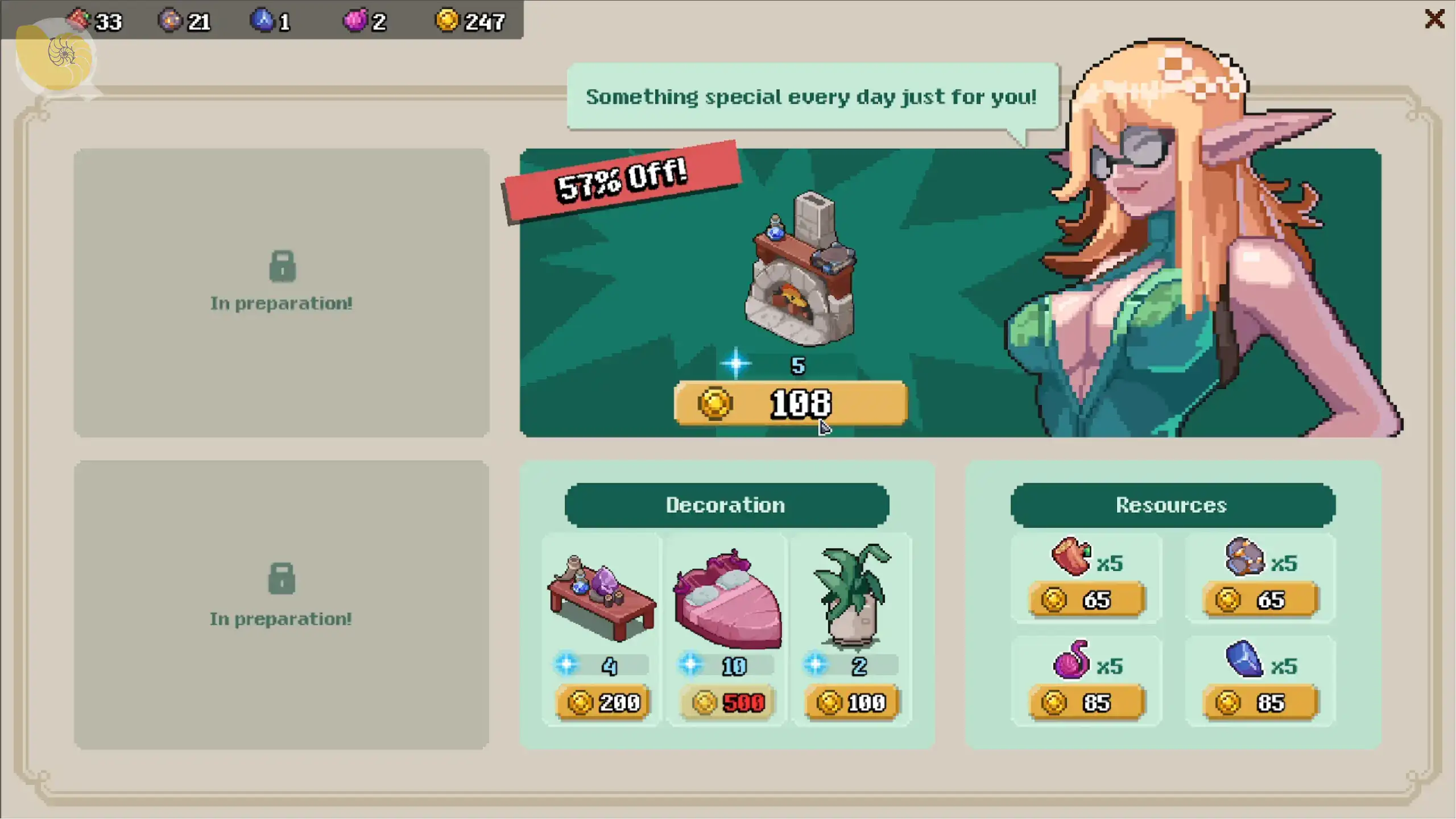This screenshot has width=1456, height=819.
Task: Close the shop with the X button
Action: pos(1434,19)
